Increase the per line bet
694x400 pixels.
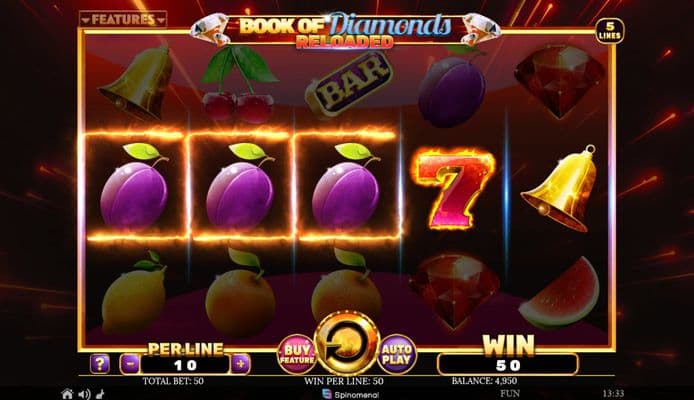[x=240, y=364]
